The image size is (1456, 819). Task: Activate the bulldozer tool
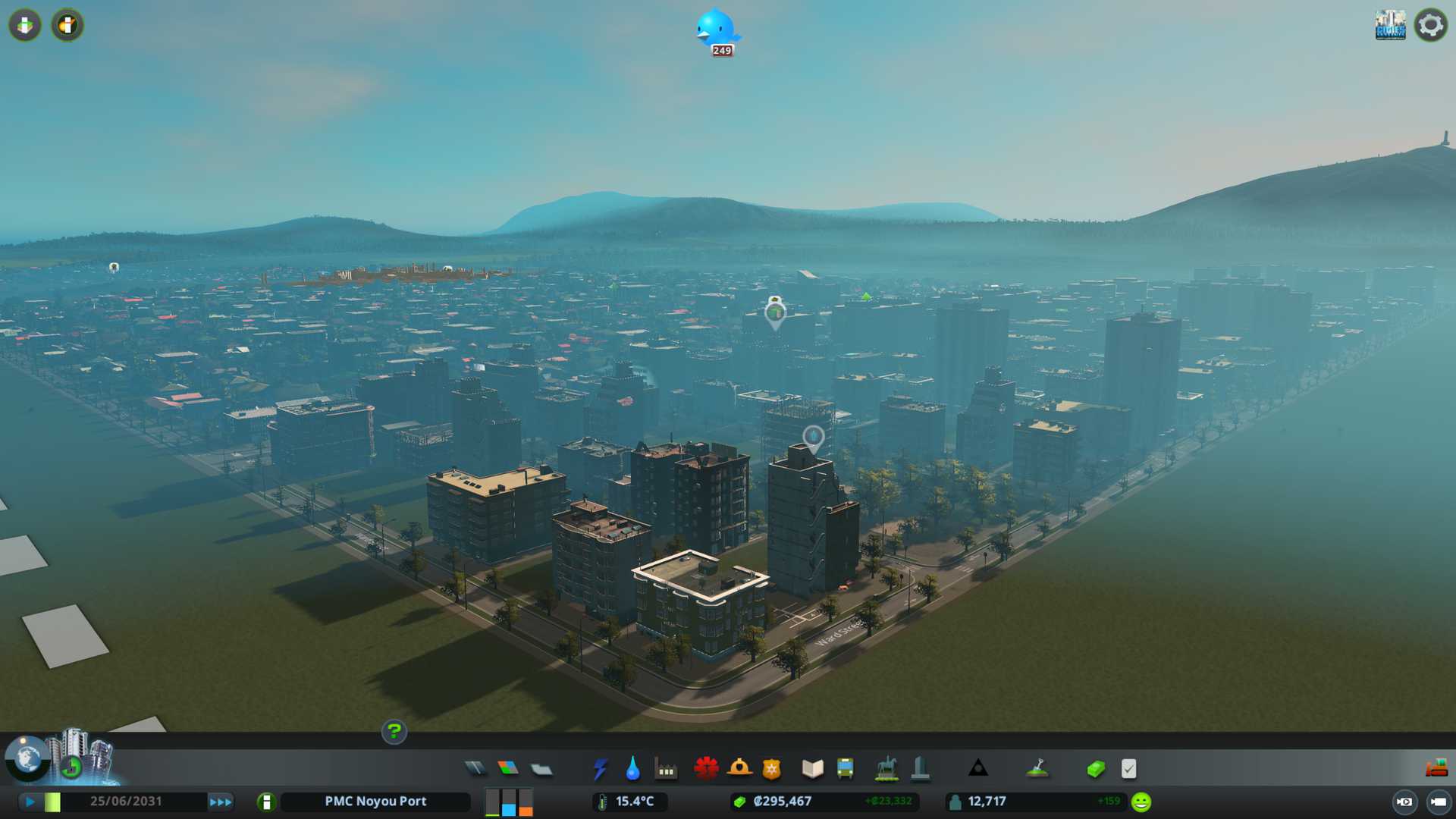point(1436,769)
